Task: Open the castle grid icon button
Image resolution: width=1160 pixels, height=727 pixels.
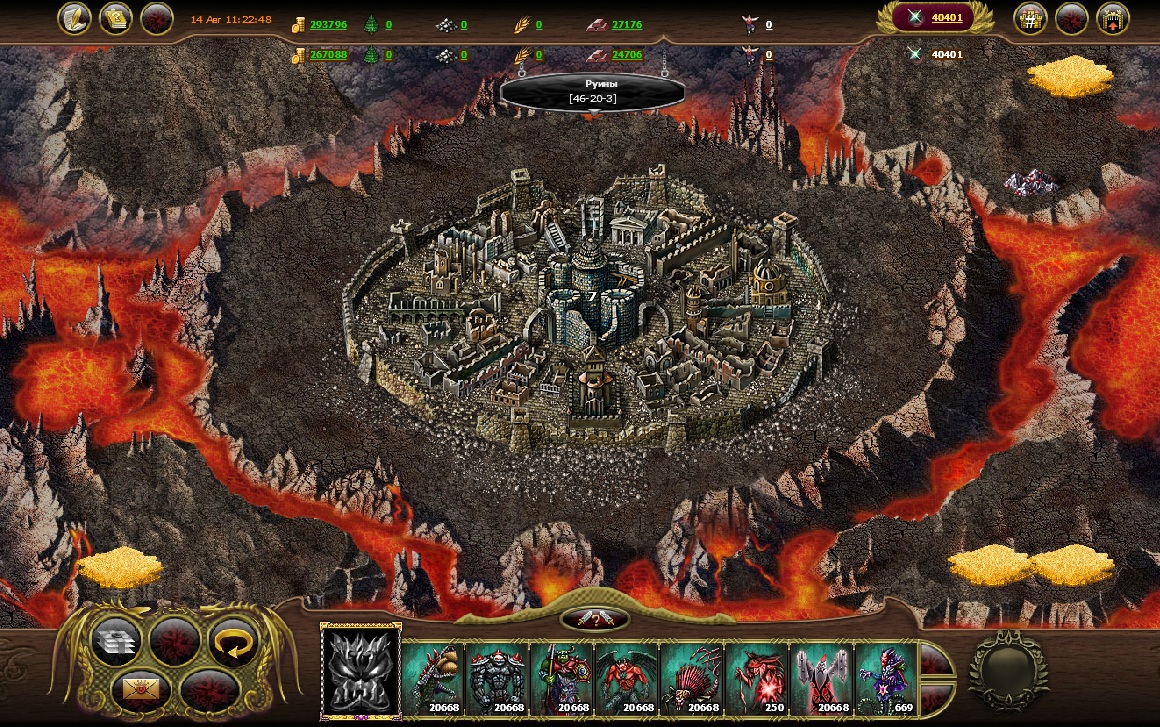Action: 1030,18
